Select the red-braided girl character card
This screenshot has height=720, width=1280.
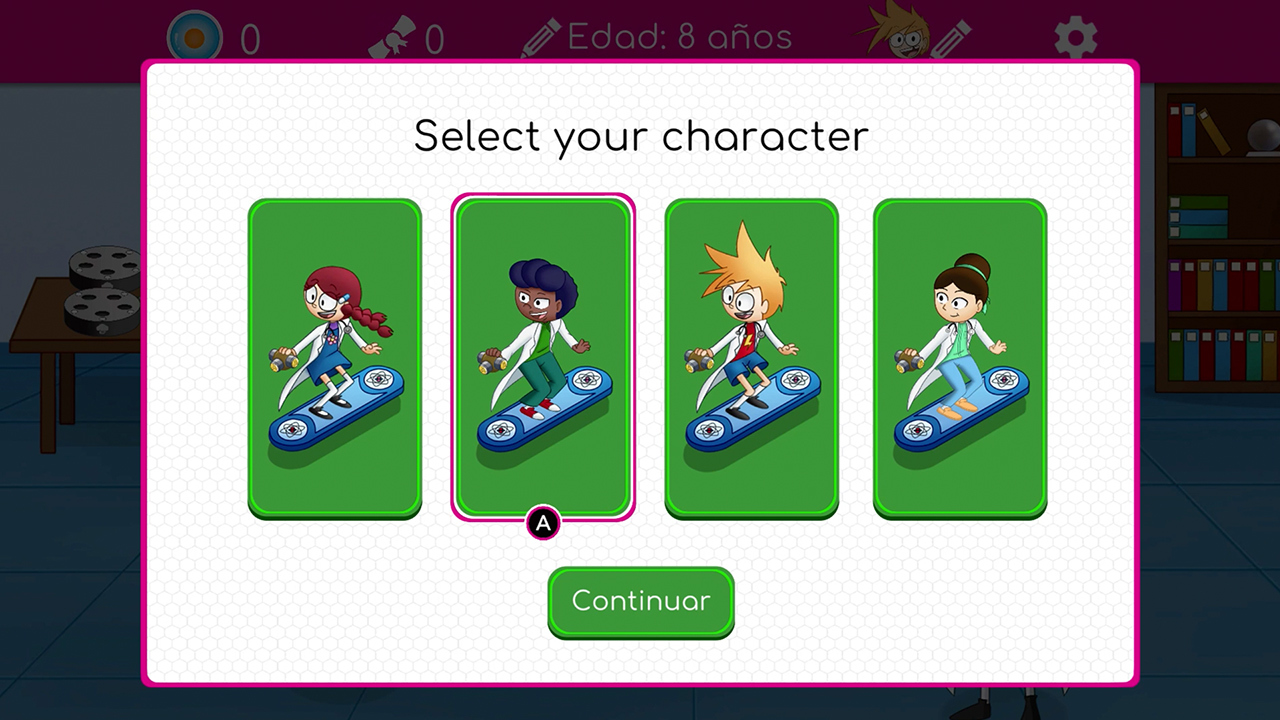point(335,358)
